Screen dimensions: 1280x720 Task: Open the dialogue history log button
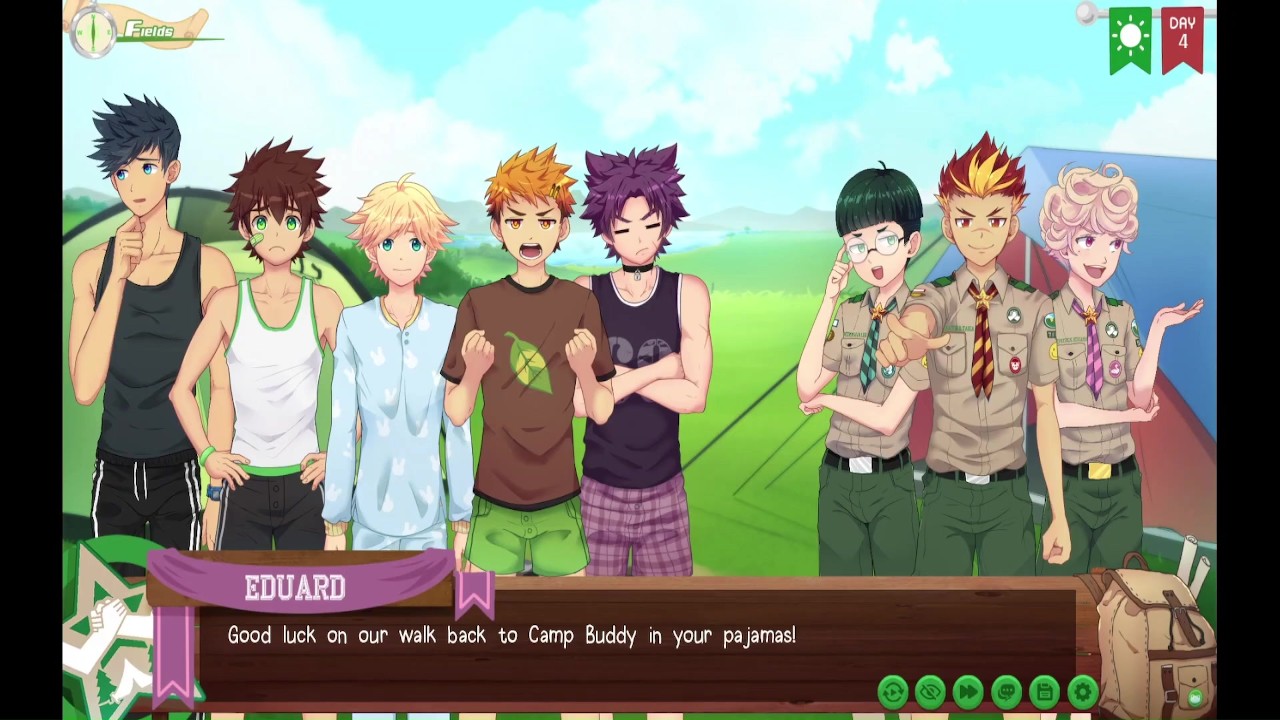click(1006, 691)
